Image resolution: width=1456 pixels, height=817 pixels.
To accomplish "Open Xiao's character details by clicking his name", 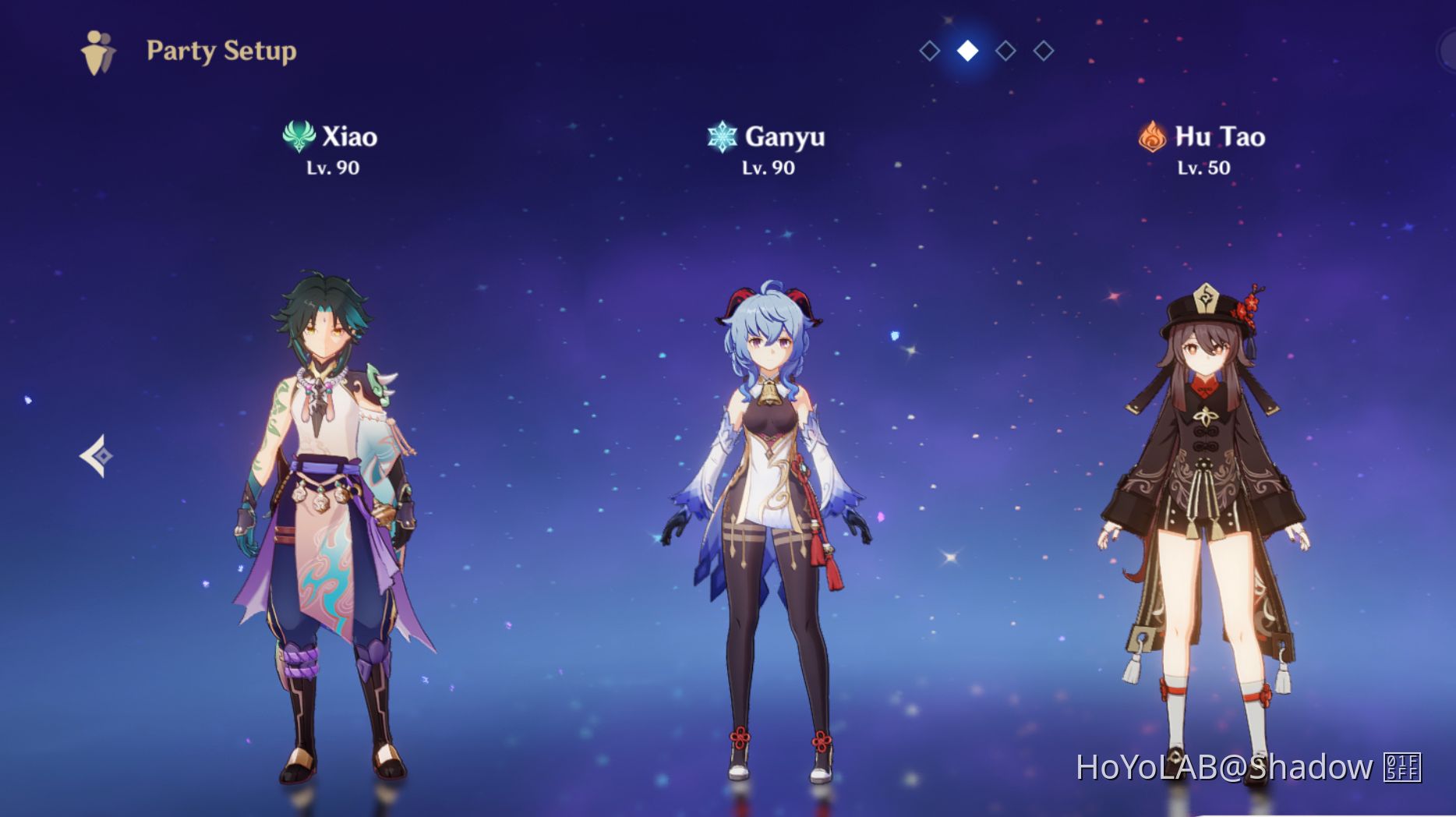I will (349, 136).
